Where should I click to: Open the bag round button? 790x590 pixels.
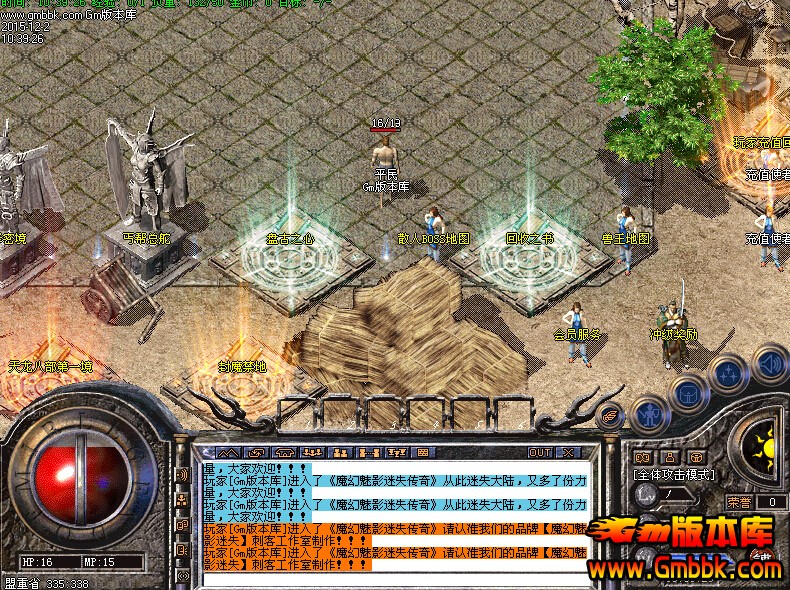click(689, 392)
